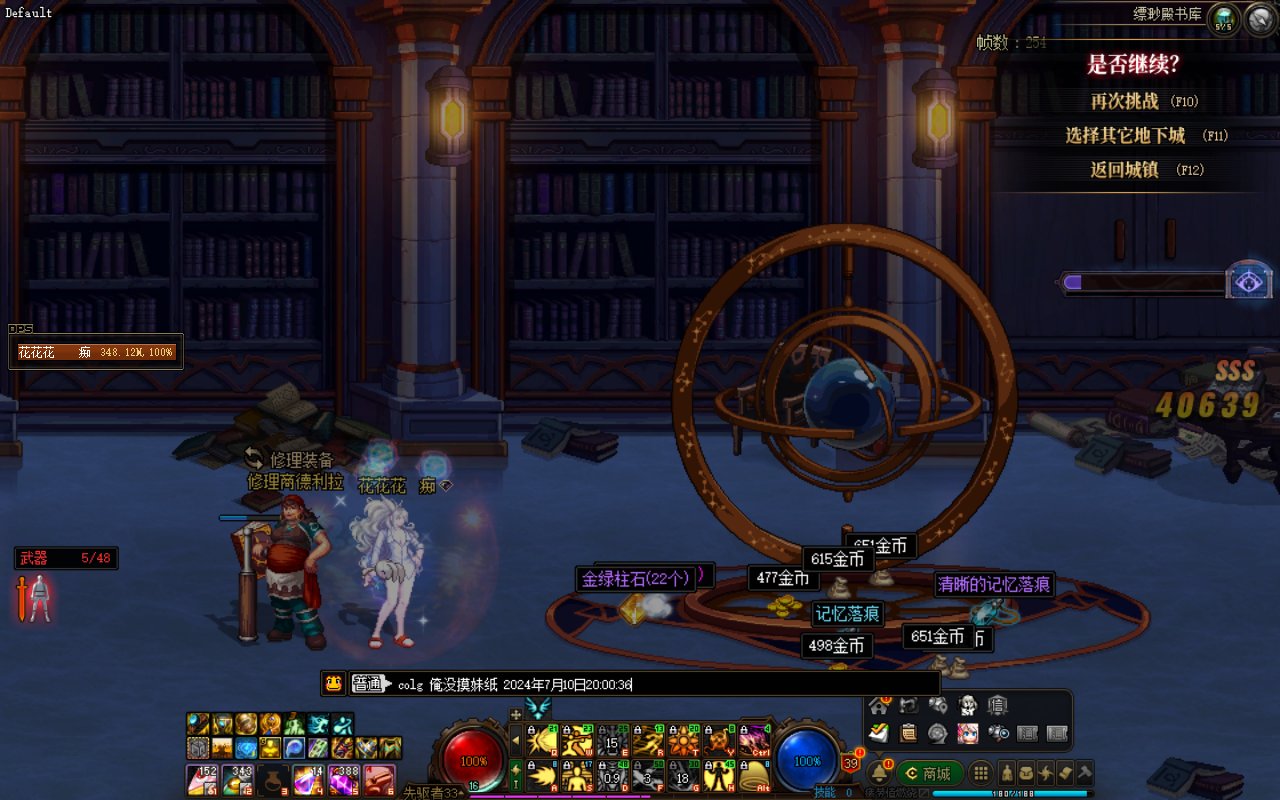
Task: Open the pink-haired girl portrait icon
Action: [x=967, y=733]
